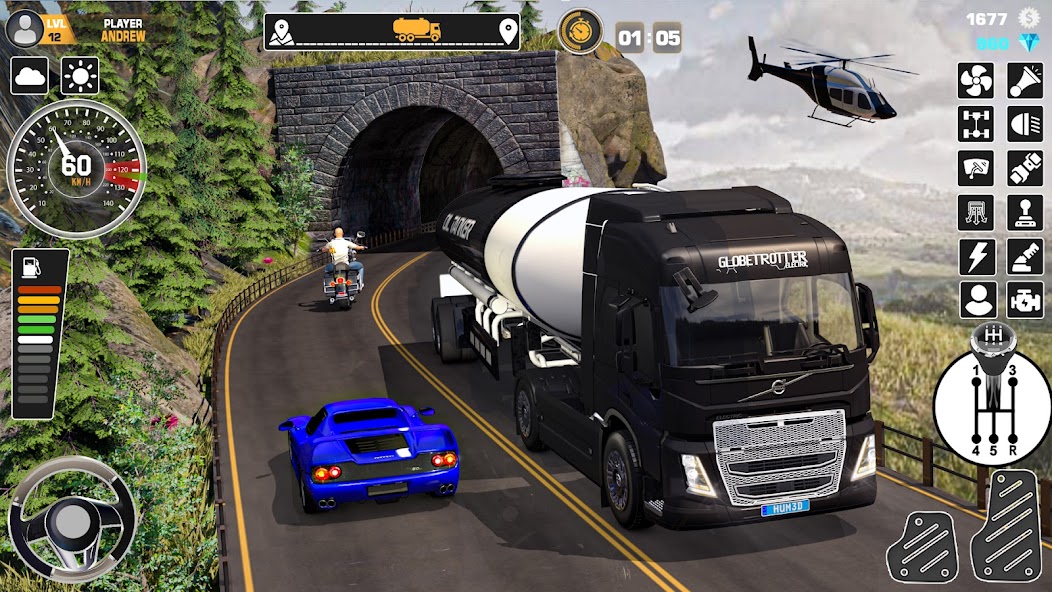Viewport: 1052px width, 592px height.
Task: Tap the steering wheel control
Action: pos(72,520)
